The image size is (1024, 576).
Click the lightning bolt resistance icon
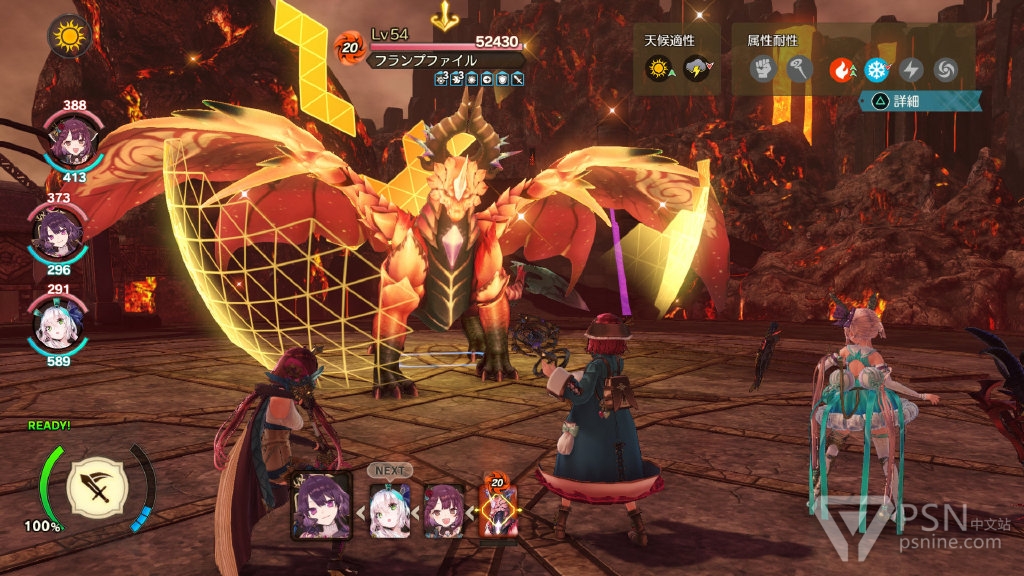(x=911, y=69)
